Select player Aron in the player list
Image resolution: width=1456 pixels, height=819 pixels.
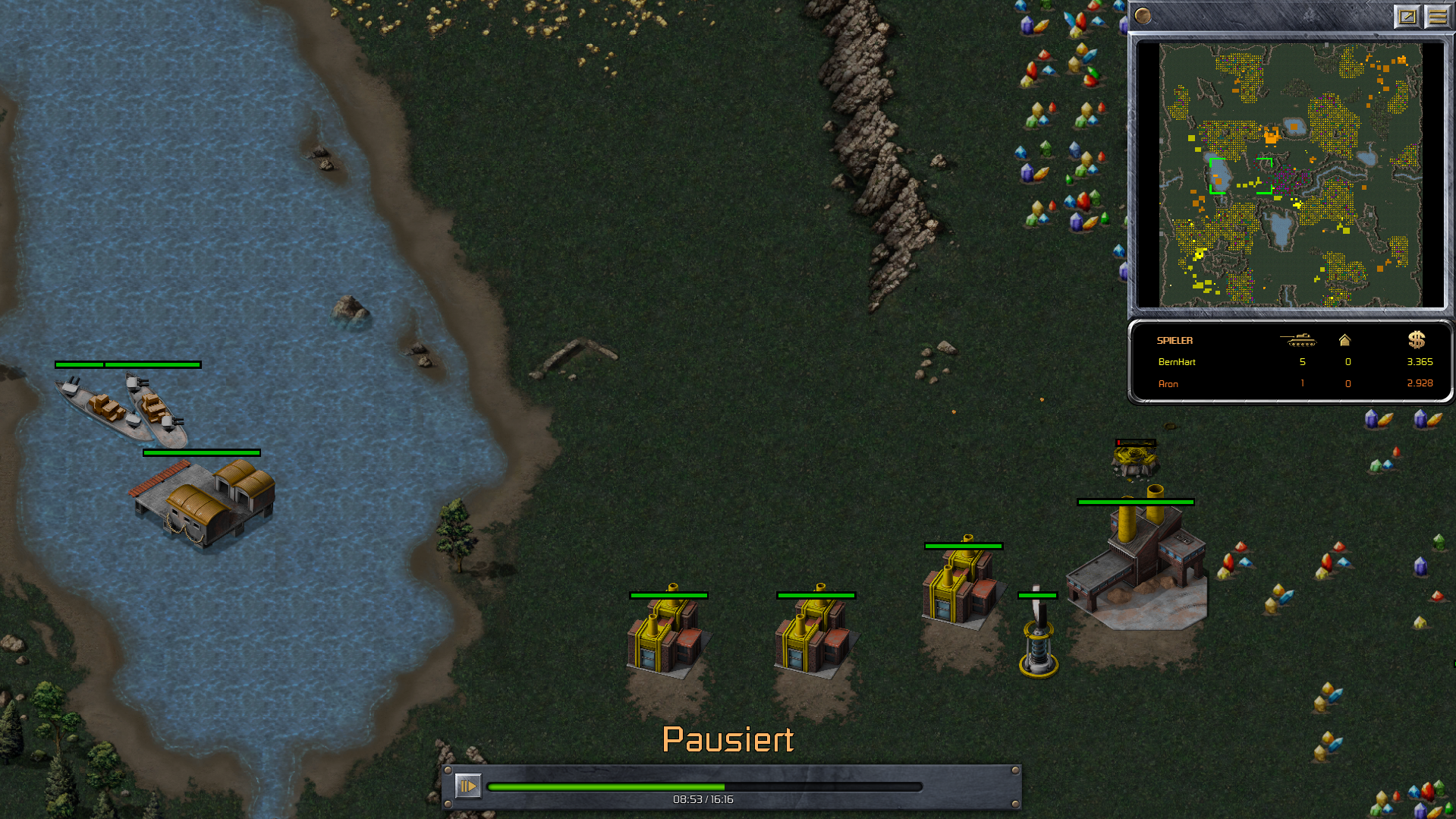pos(1168,384)
